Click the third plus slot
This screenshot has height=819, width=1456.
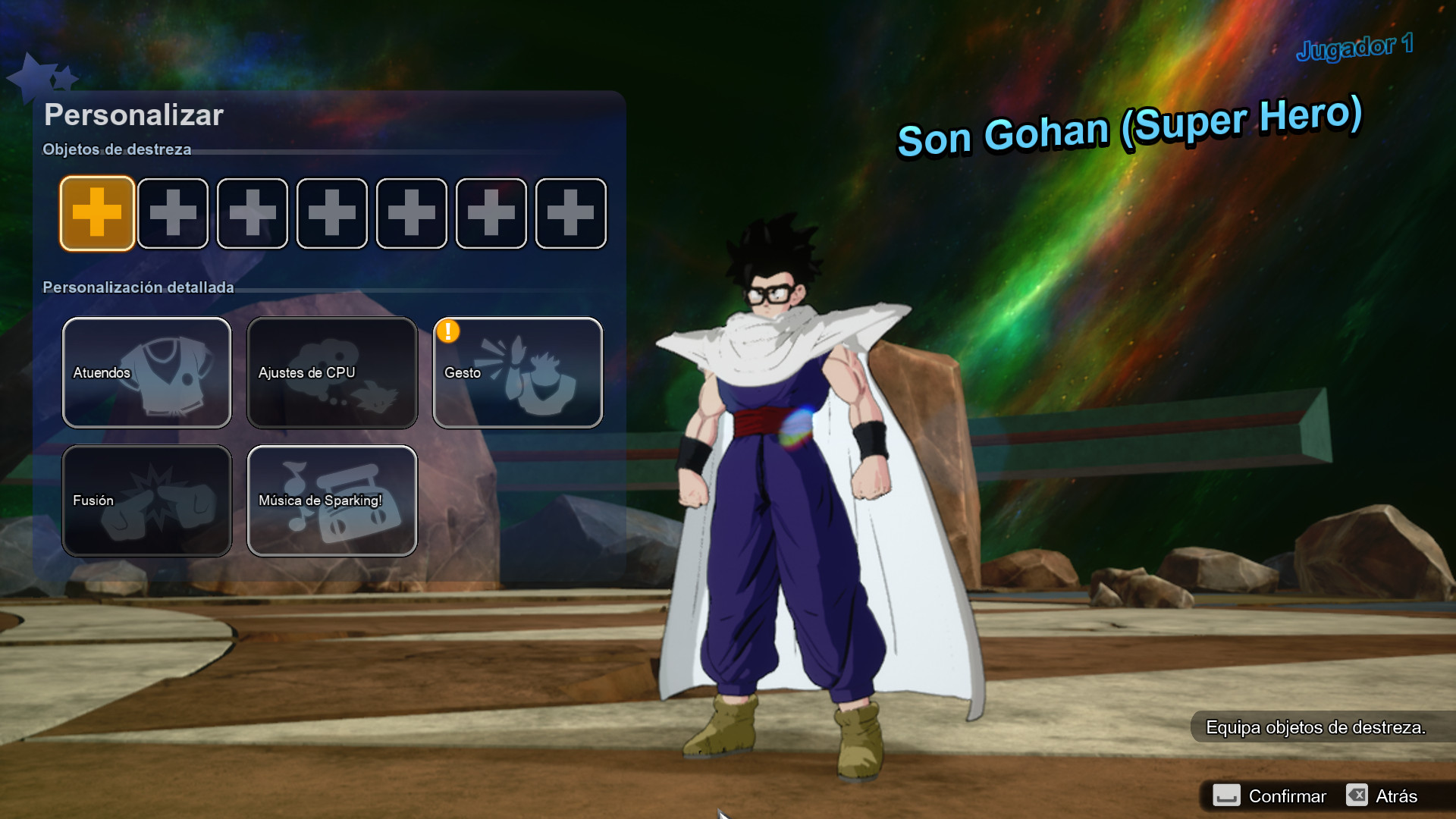click(253, 213)
